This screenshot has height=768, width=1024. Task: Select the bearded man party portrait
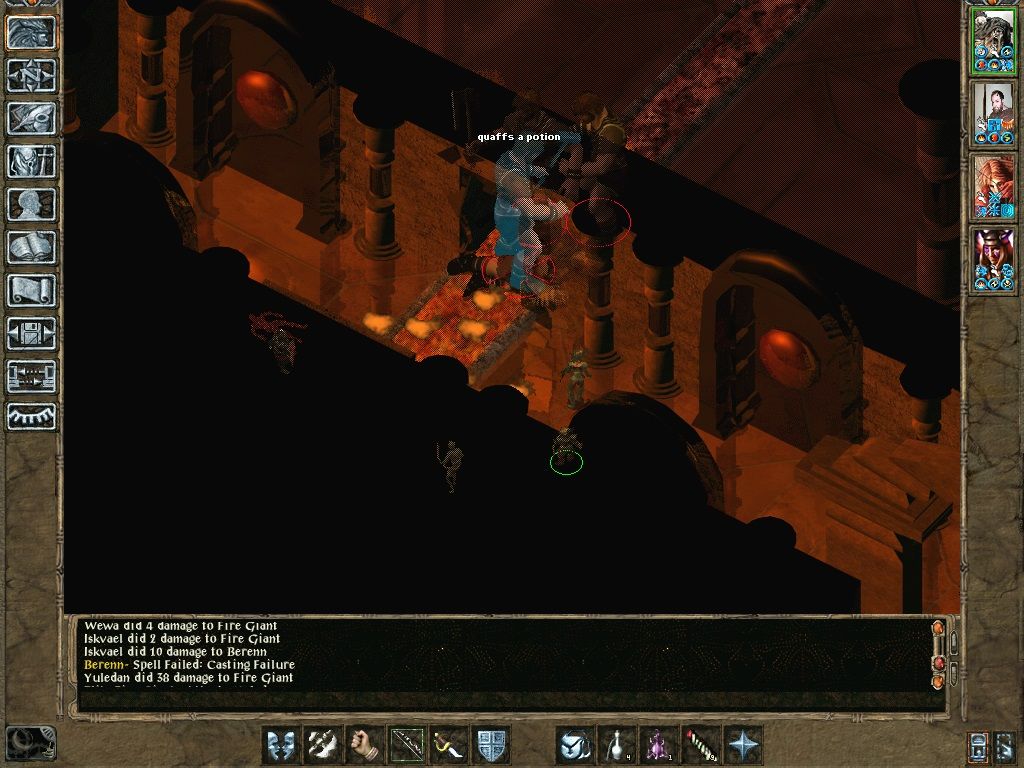point(994,112)
